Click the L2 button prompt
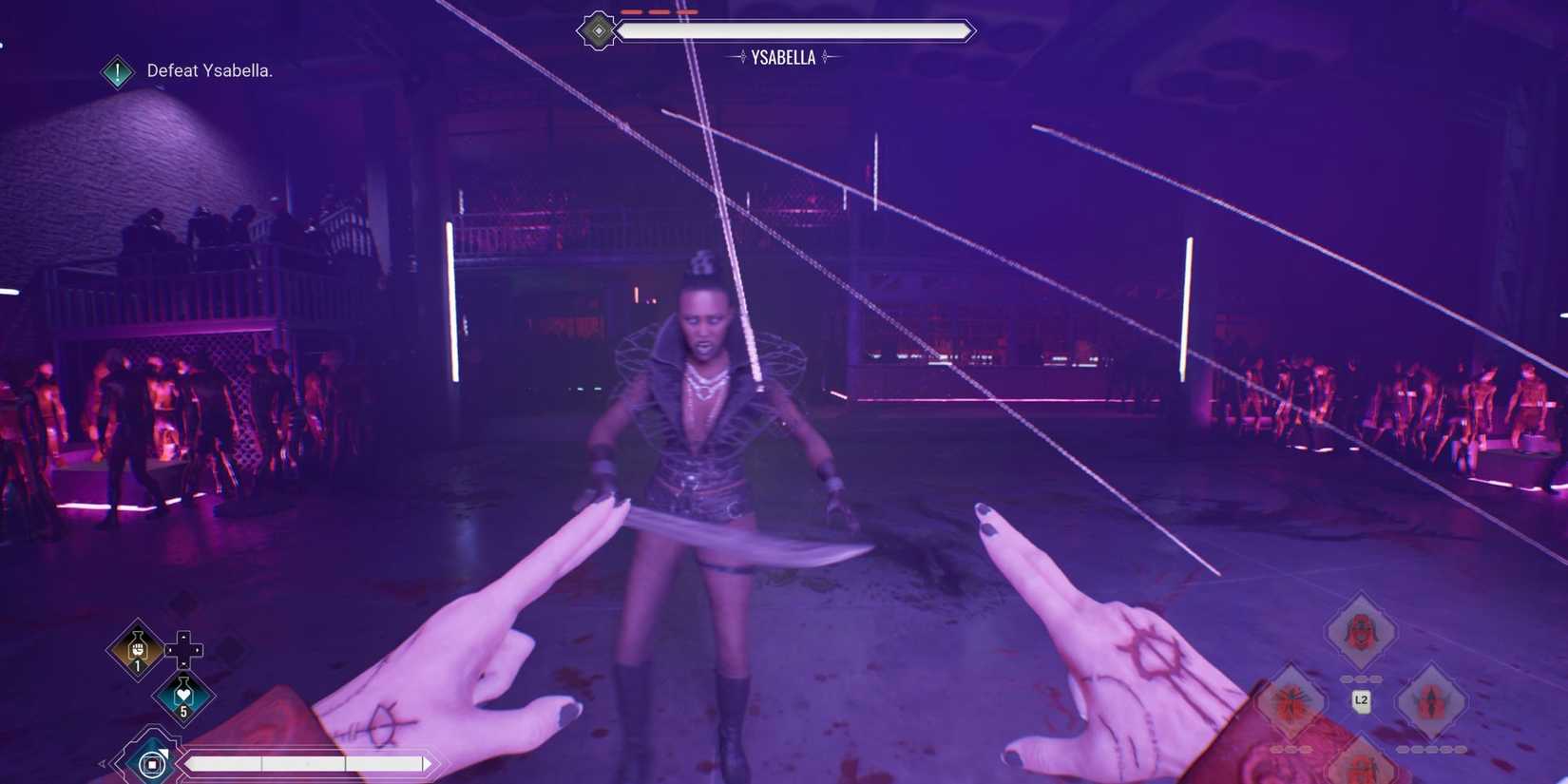Viewport: 1568px width, 784px height. click(1361, 701)
